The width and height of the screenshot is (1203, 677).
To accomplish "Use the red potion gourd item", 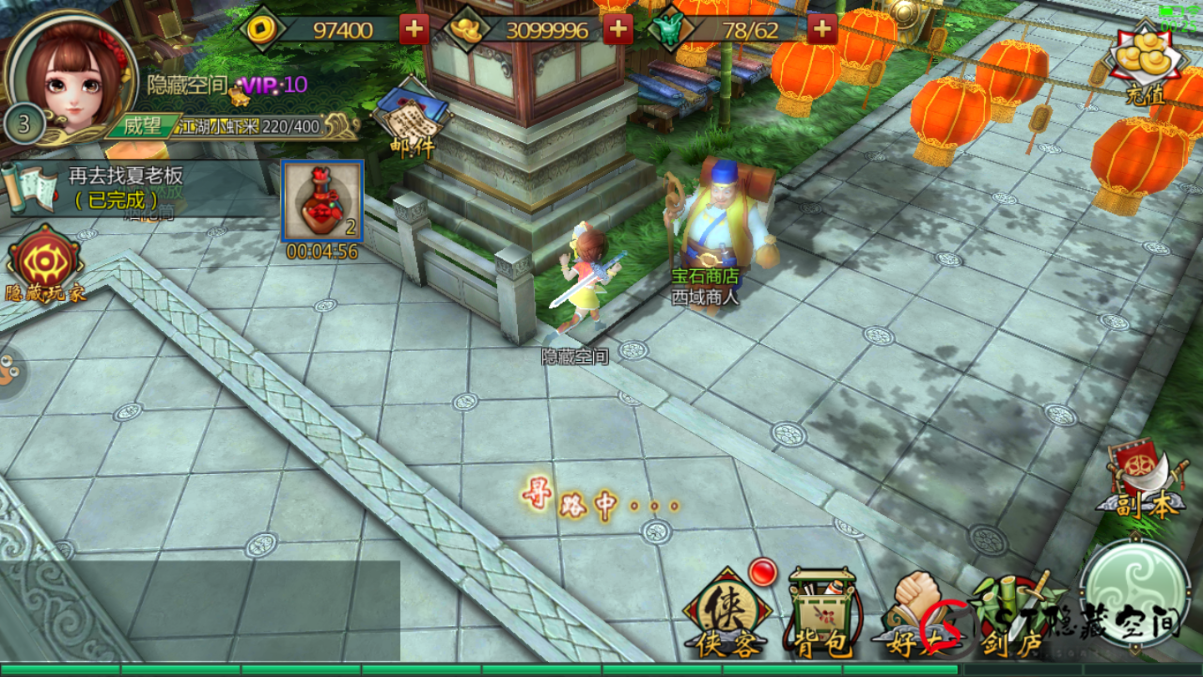I will pos(321,201).
